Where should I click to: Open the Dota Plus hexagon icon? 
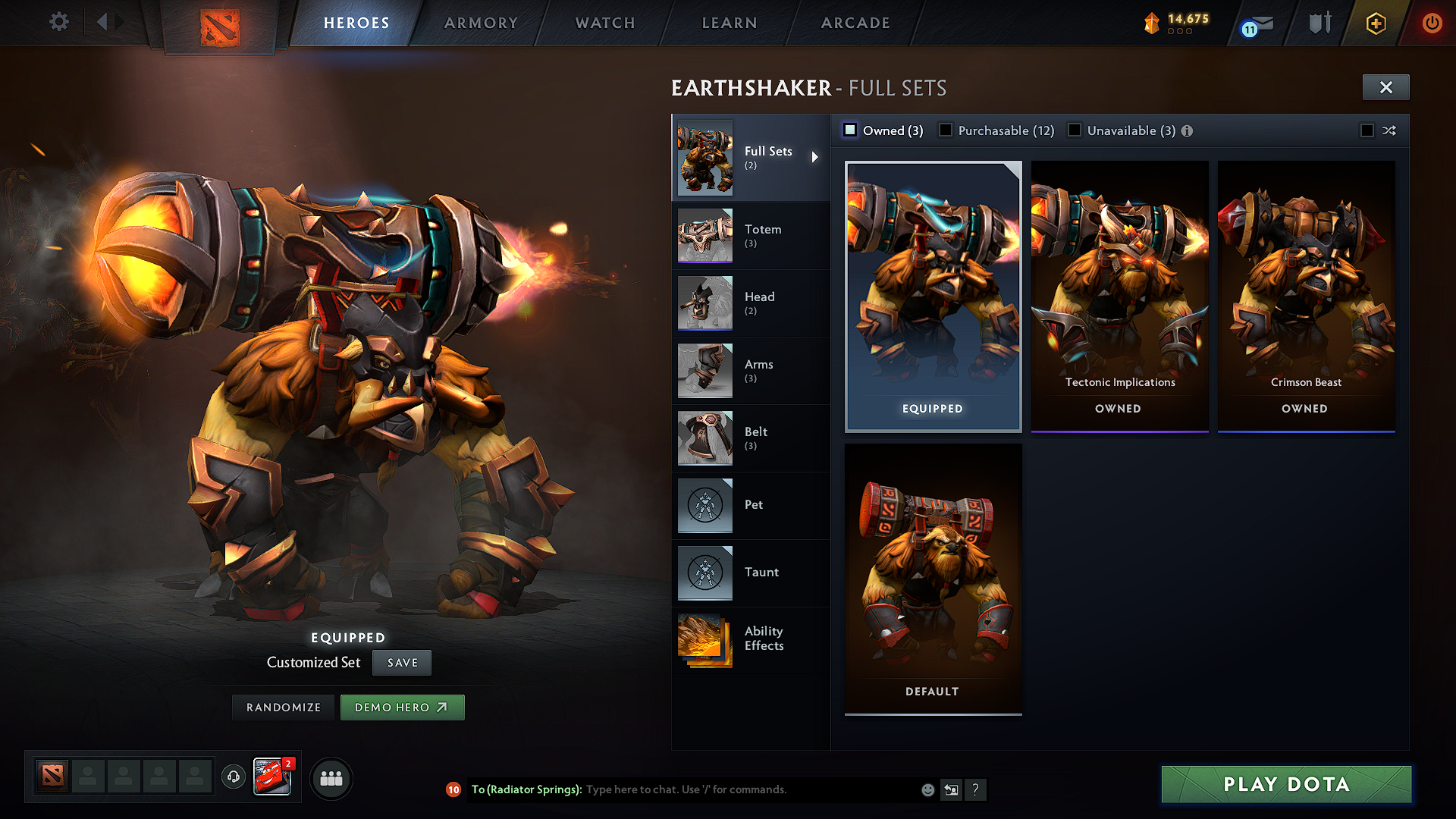tap(1375, 23)
